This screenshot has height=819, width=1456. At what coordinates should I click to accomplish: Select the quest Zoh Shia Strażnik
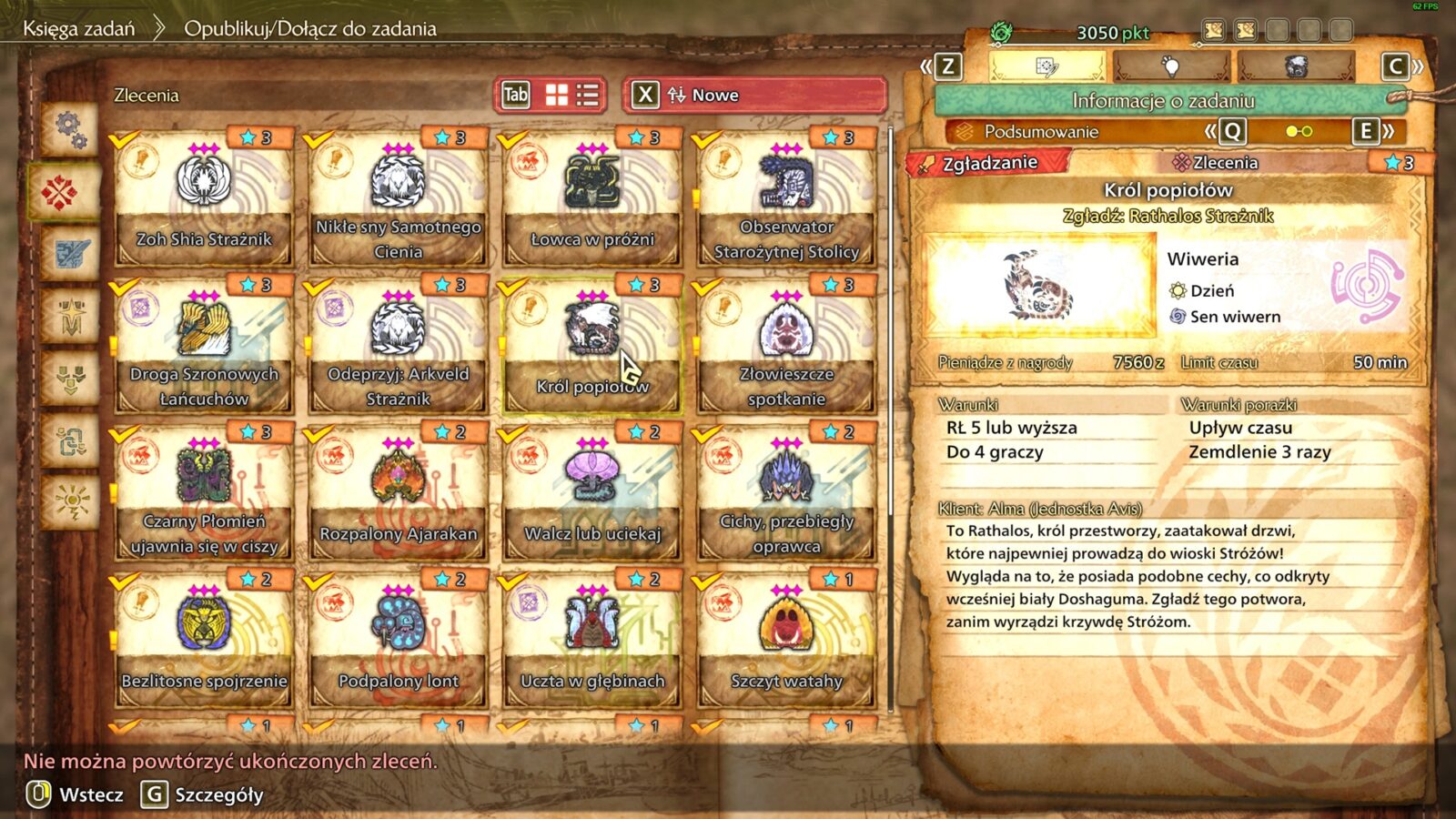204,200
